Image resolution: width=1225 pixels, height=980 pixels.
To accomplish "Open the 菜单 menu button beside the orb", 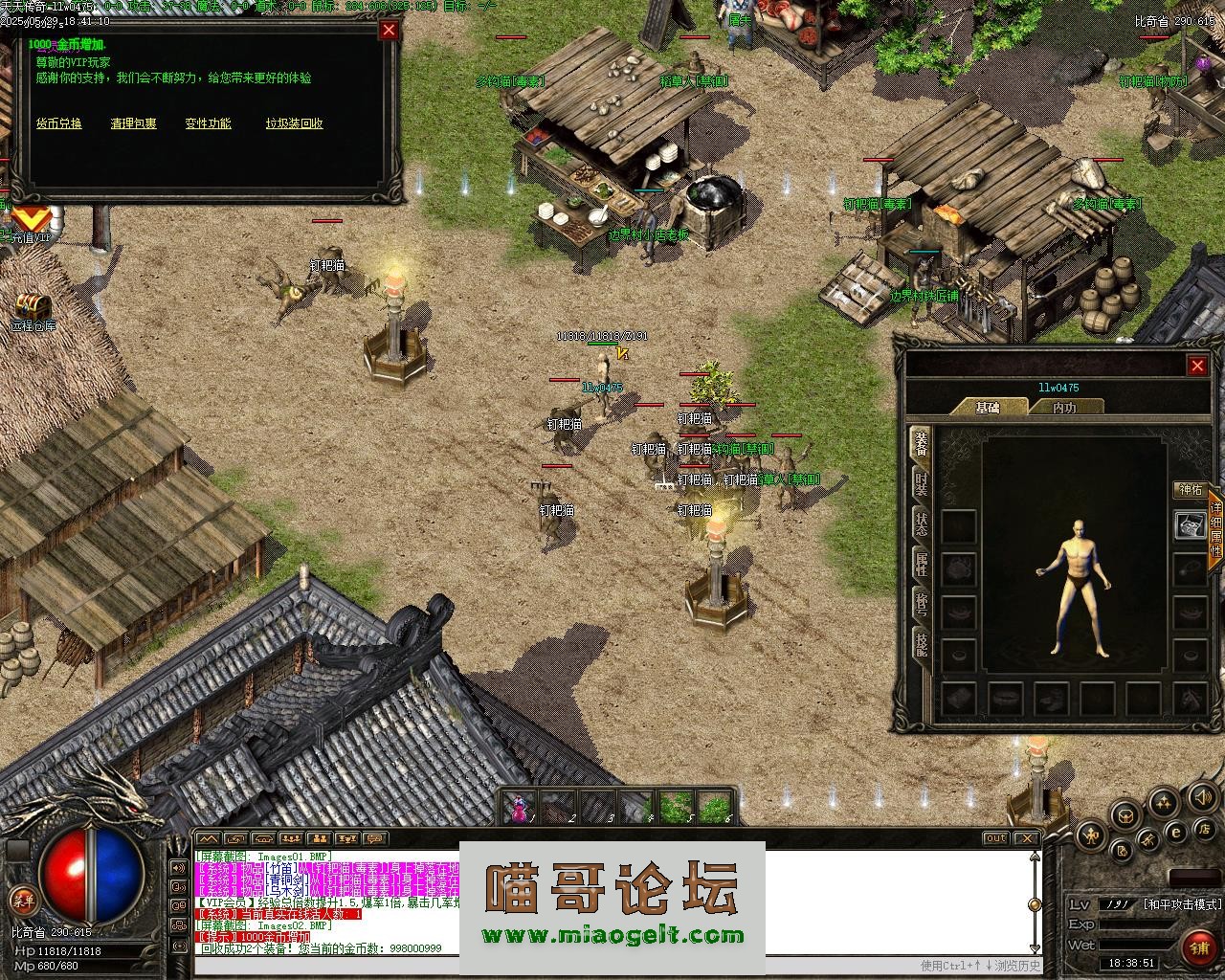I will click(x=21, y=900).
